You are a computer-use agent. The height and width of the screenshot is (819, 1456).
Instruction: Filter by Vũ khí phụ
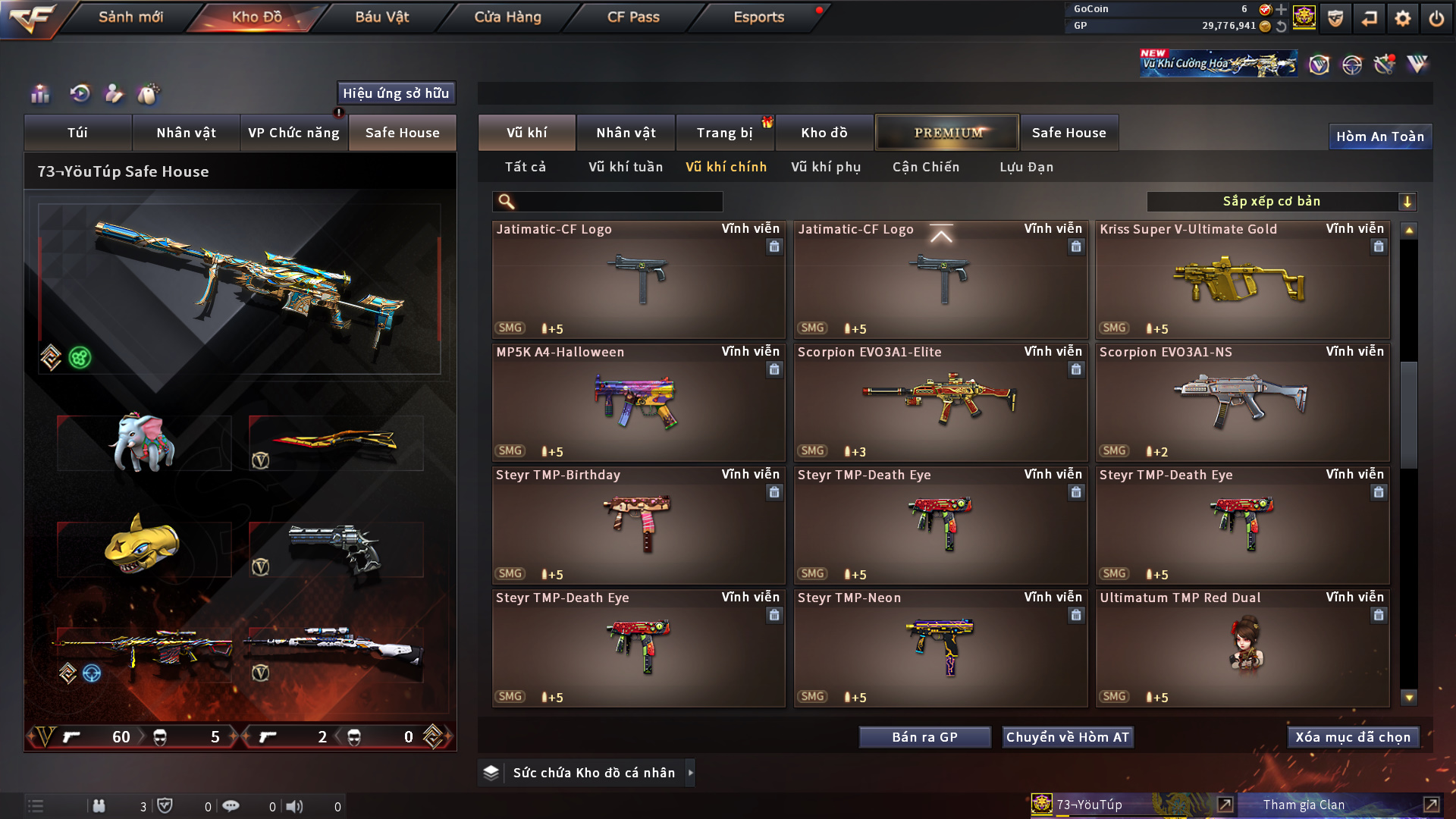click(x=825, y=167)
